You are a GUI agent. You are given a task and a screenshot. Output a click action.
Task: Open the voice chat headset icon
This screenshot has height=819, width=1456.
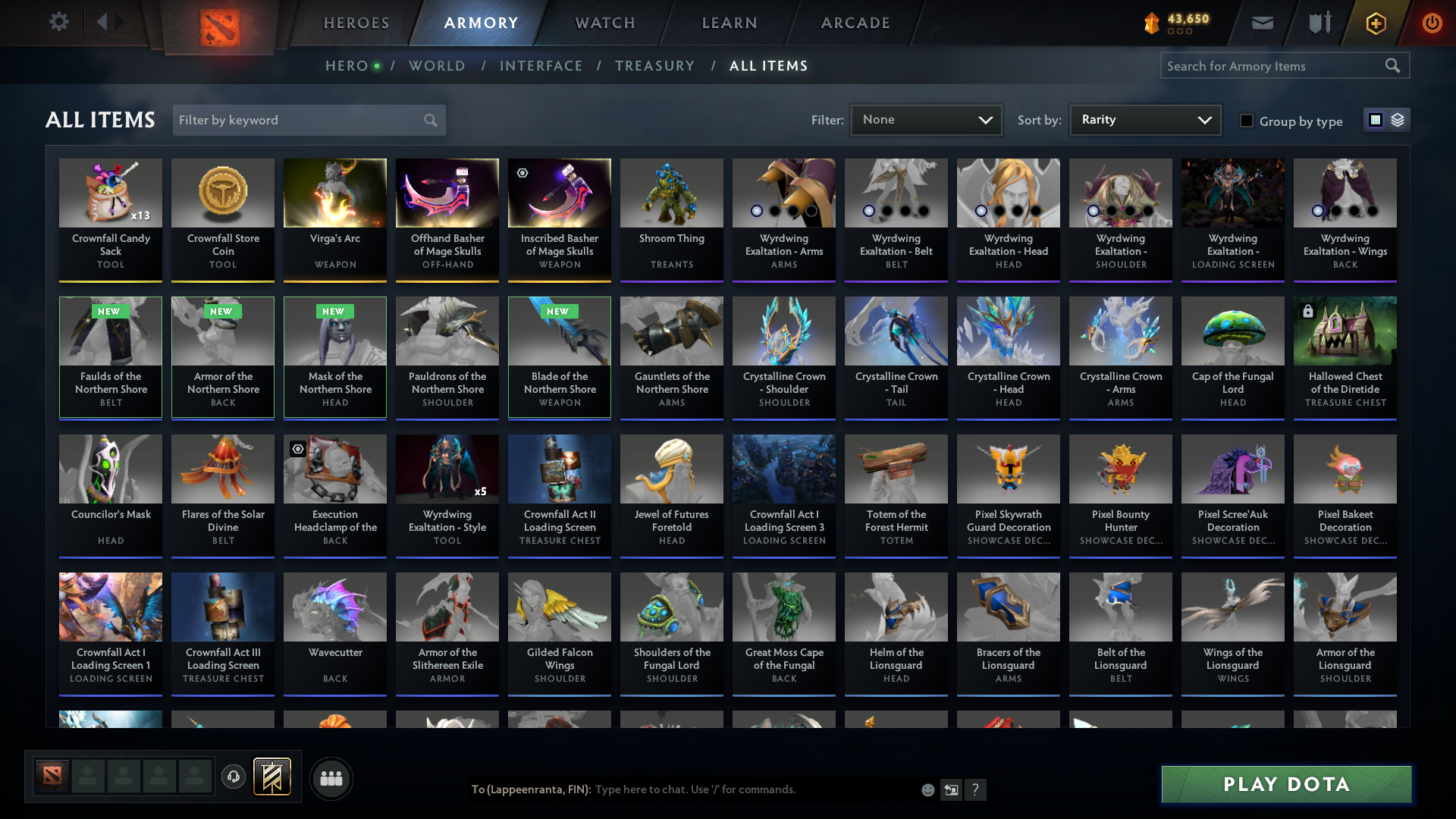pos(233,777)
